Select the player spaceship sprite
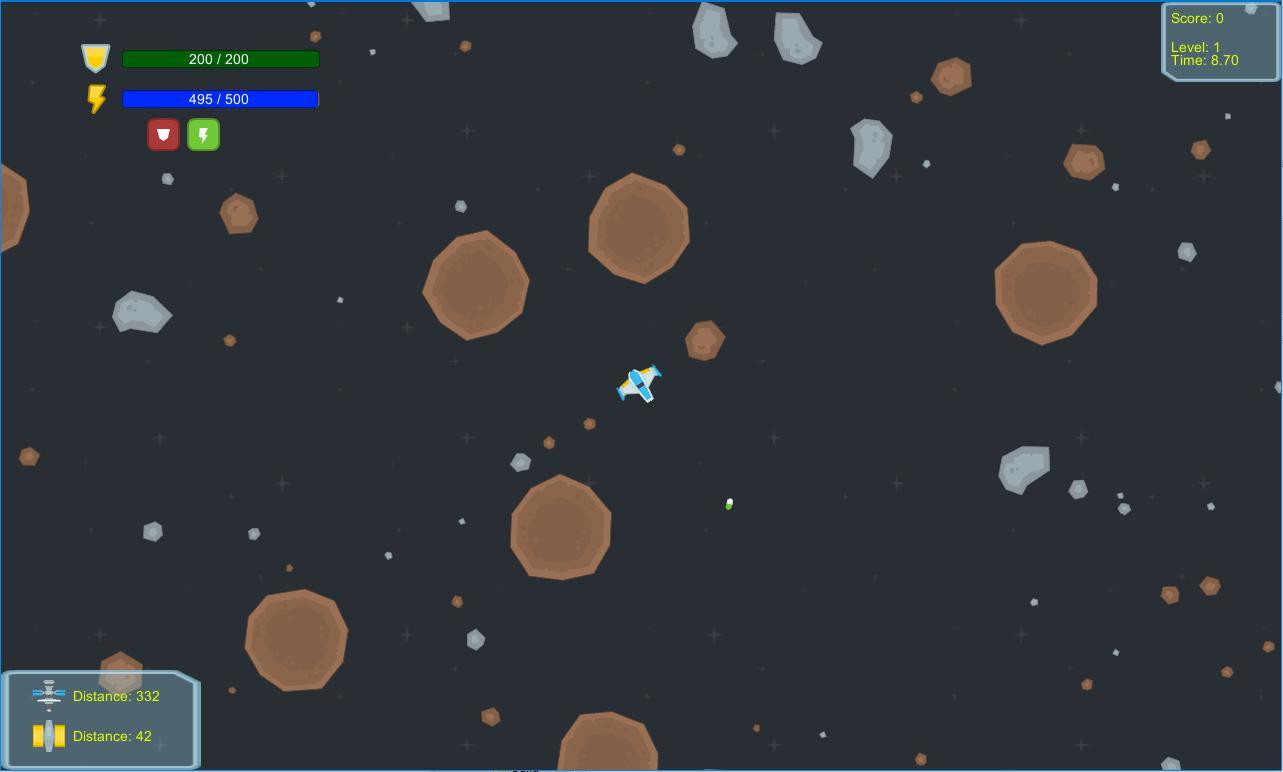The width and height of the screenshot is (1283, 772). click(x=639, y=384)
